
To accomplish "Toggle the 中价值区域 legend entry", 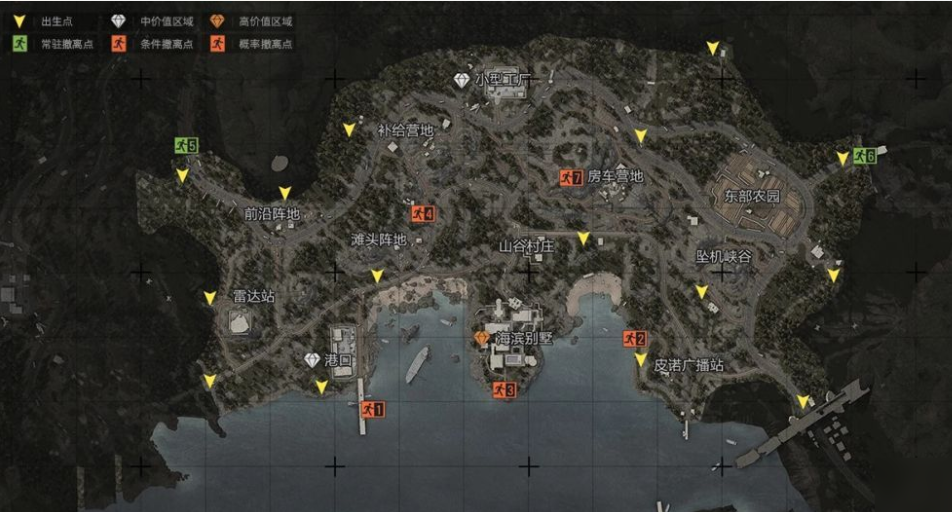I will pos(119,21).
